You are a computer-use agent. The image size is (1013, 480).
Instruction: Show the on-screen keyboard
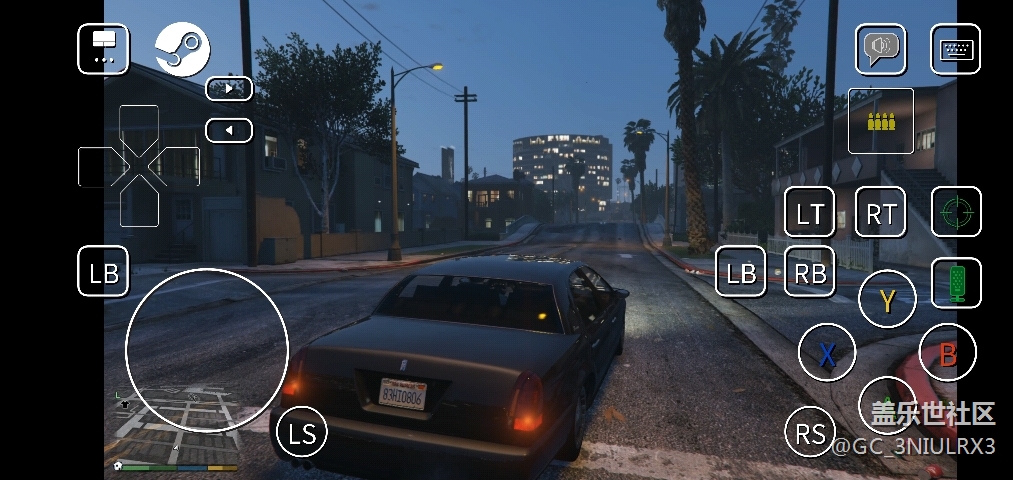coord(955,49)
